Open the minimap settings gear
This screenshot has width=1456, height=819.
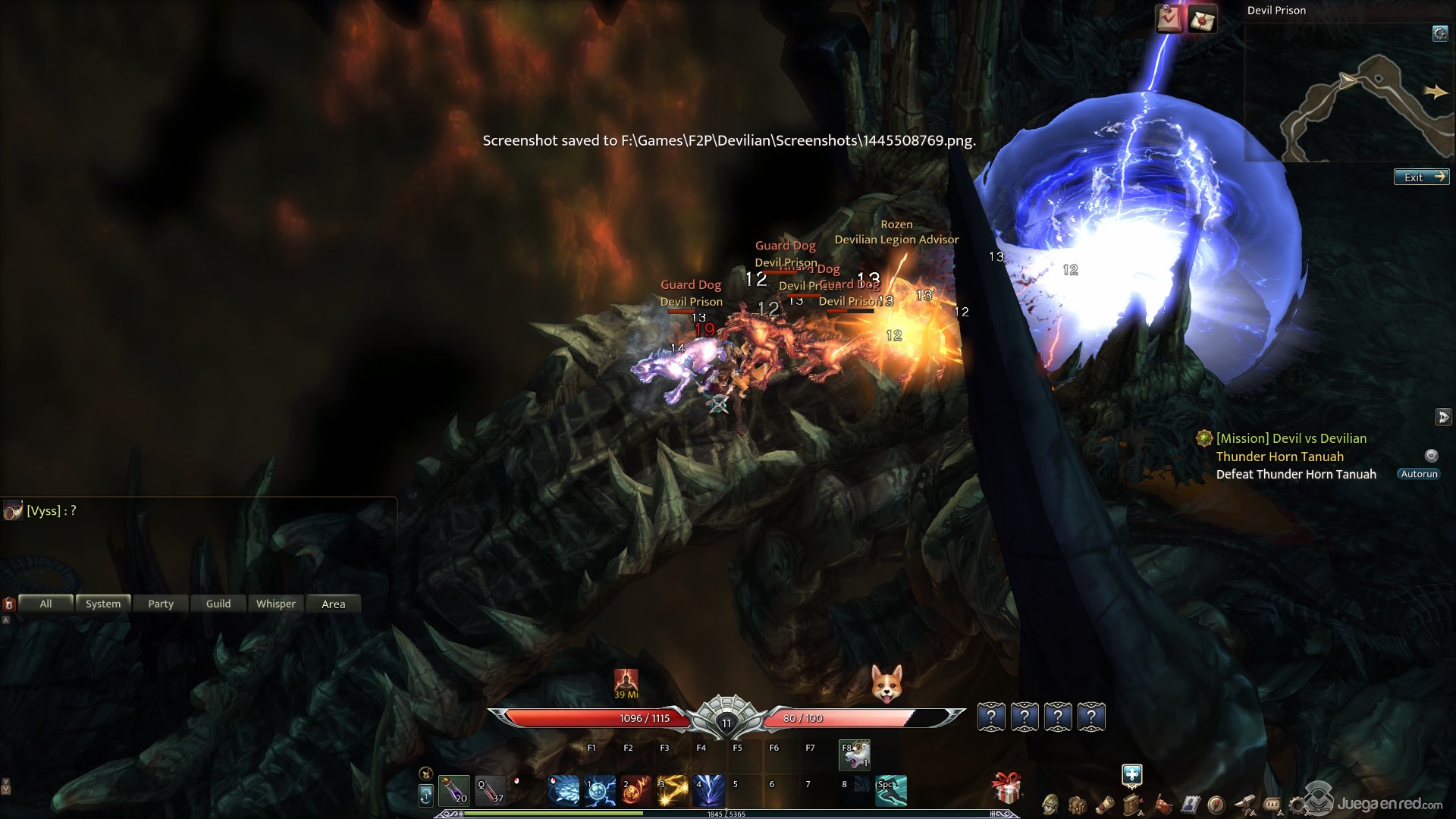tap(1439, 33)
